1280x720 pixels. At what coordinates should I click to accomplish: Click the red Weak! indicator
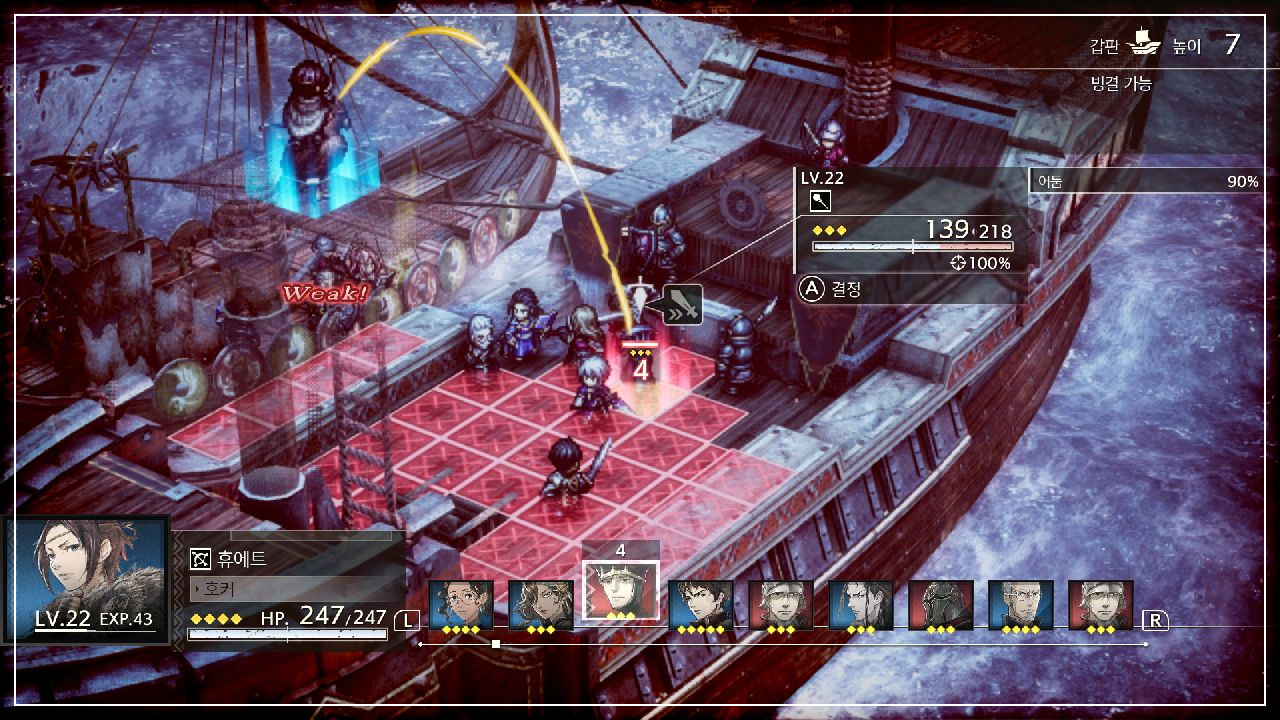pos(327,294)
